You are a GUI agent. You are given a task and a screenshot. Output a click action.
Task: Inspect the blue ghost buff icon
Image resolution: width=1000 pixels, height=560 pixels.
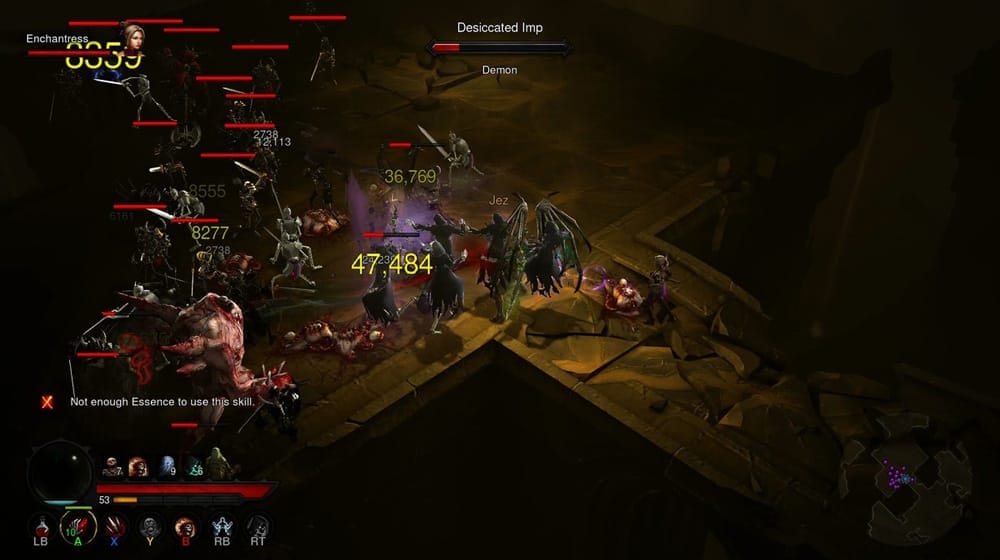(165, 466)
